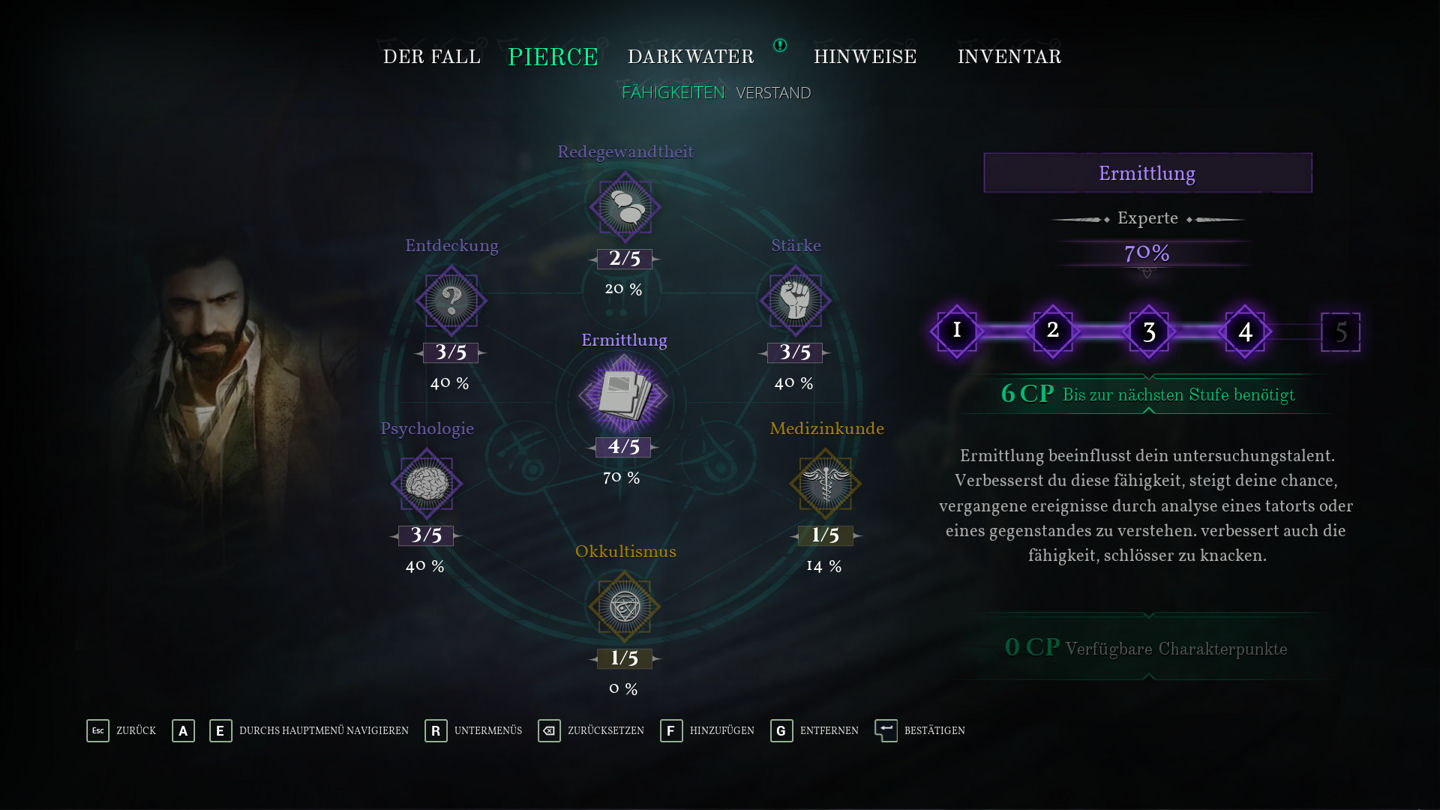Show the Hinweise tab
This screenshot has height=810, width=1440.
865,57
